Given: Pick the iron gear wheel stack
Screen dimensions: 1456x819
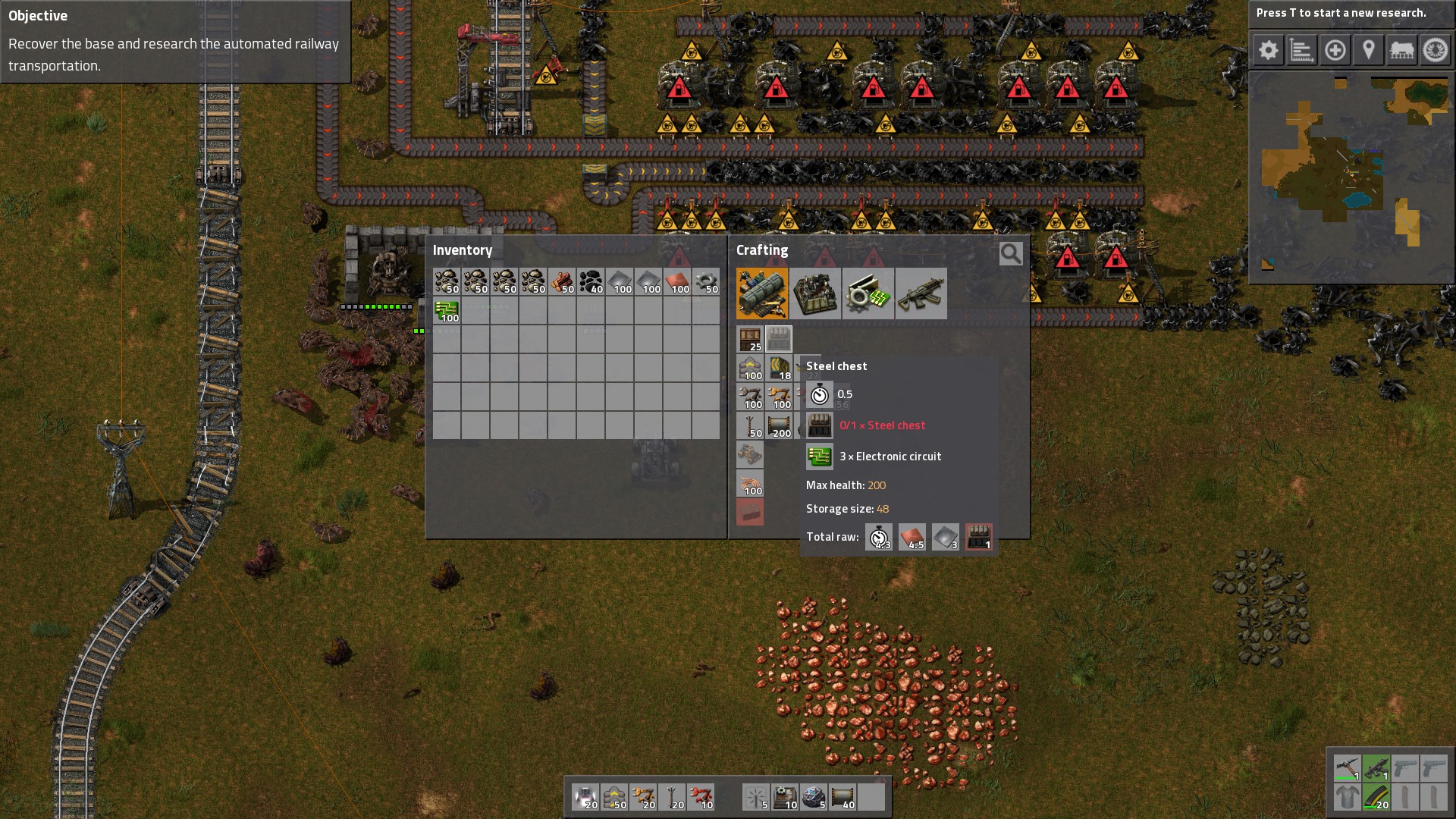Looking at the screenshot, I should [706, 281].
